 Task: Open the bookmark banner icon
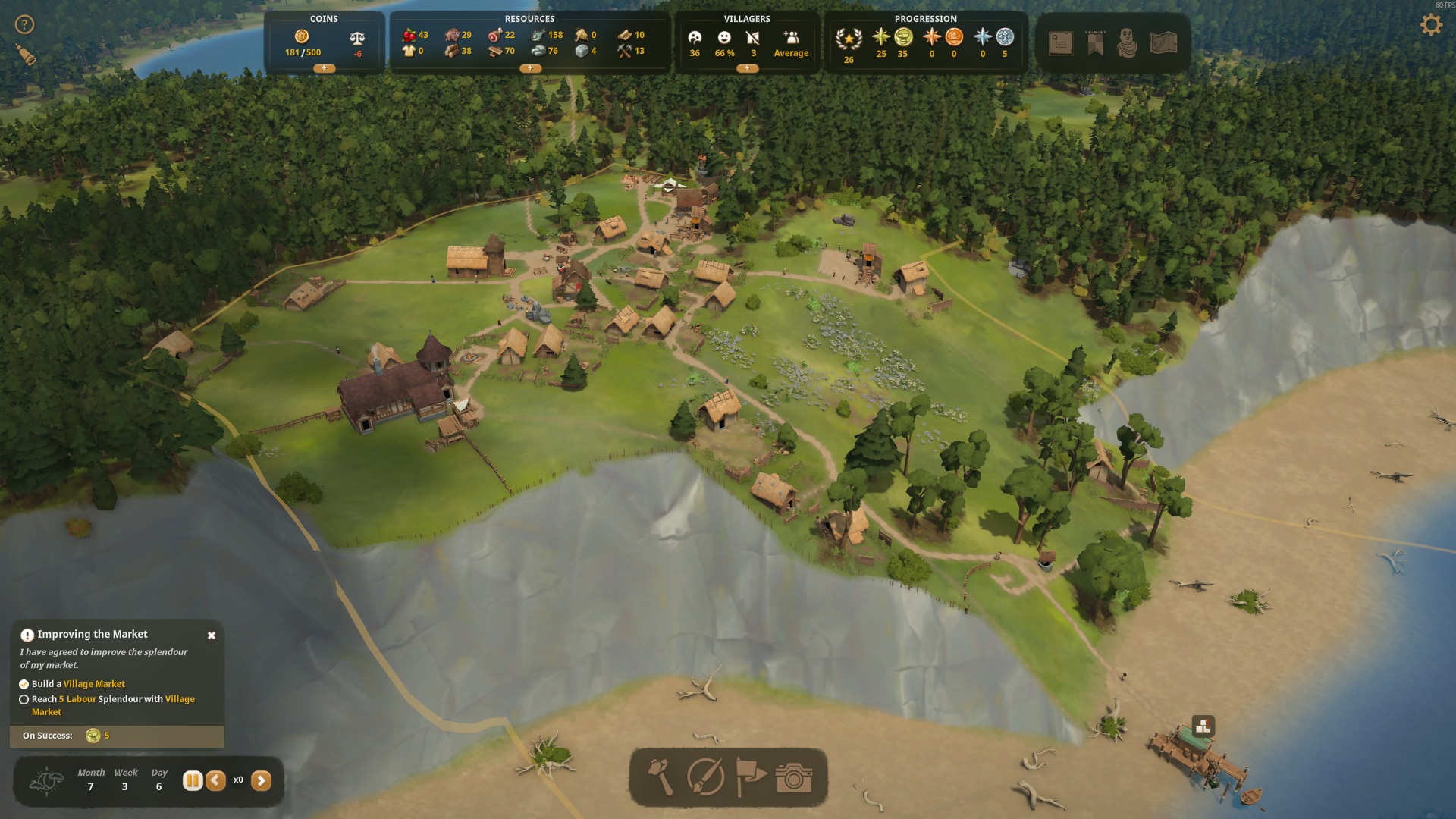pos(1095,43)
